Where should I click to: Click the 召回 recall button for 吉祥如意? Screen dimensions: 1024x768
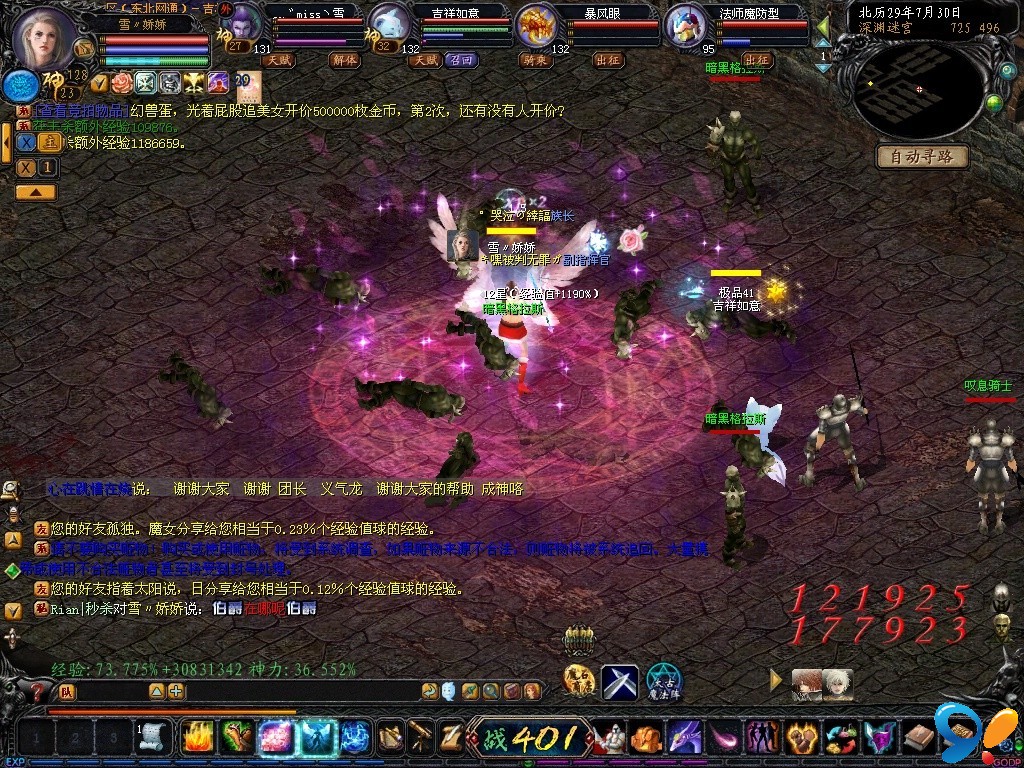pos(460,60)
